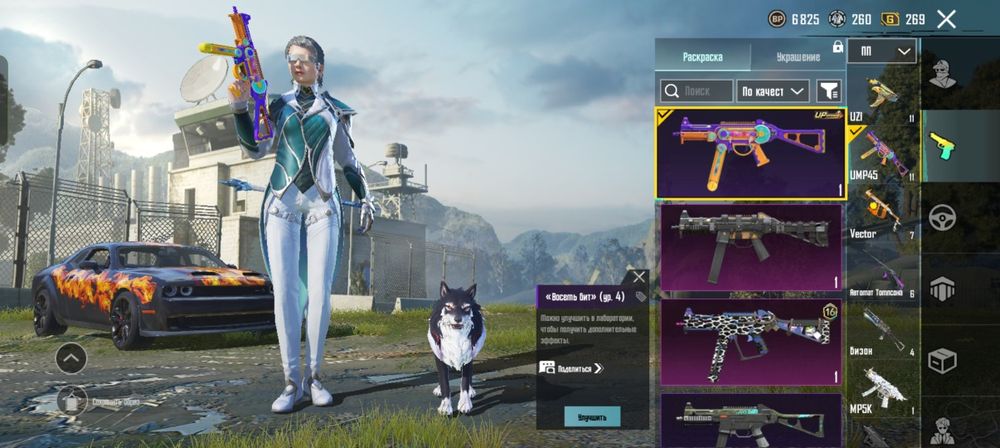Screen dimensions: 1000x448
Task: Share the skin via Поделиться
Action: tap(572, 368)
